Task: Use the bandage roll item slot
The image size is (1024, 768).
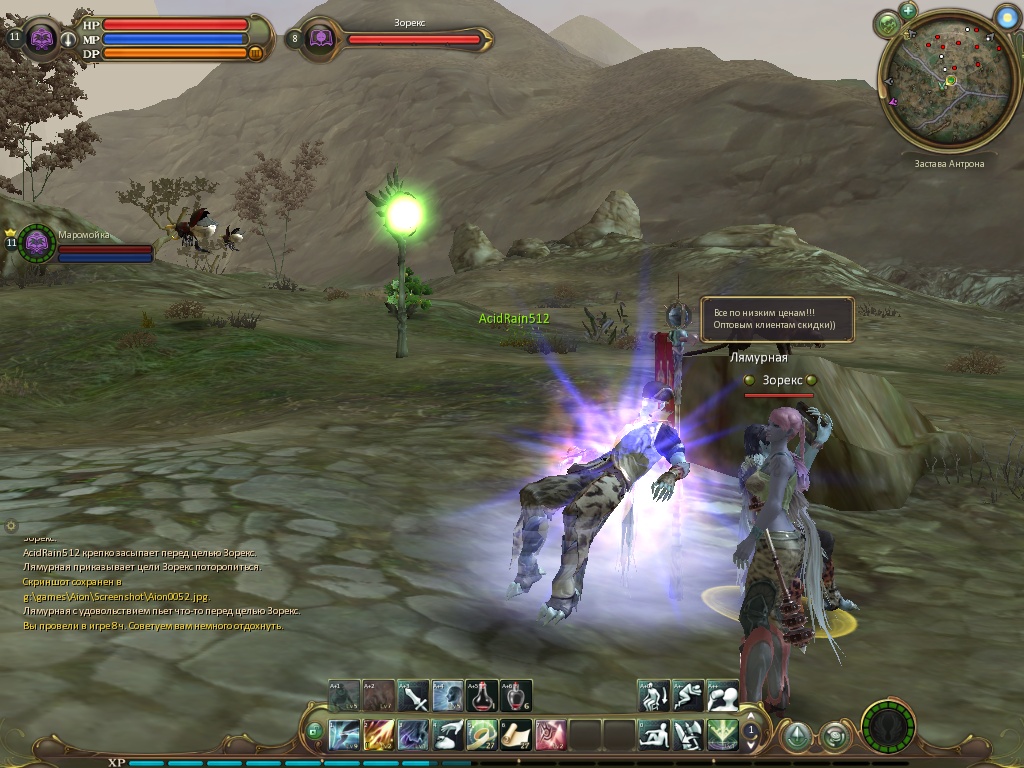Action: click(x=482, y=735)
